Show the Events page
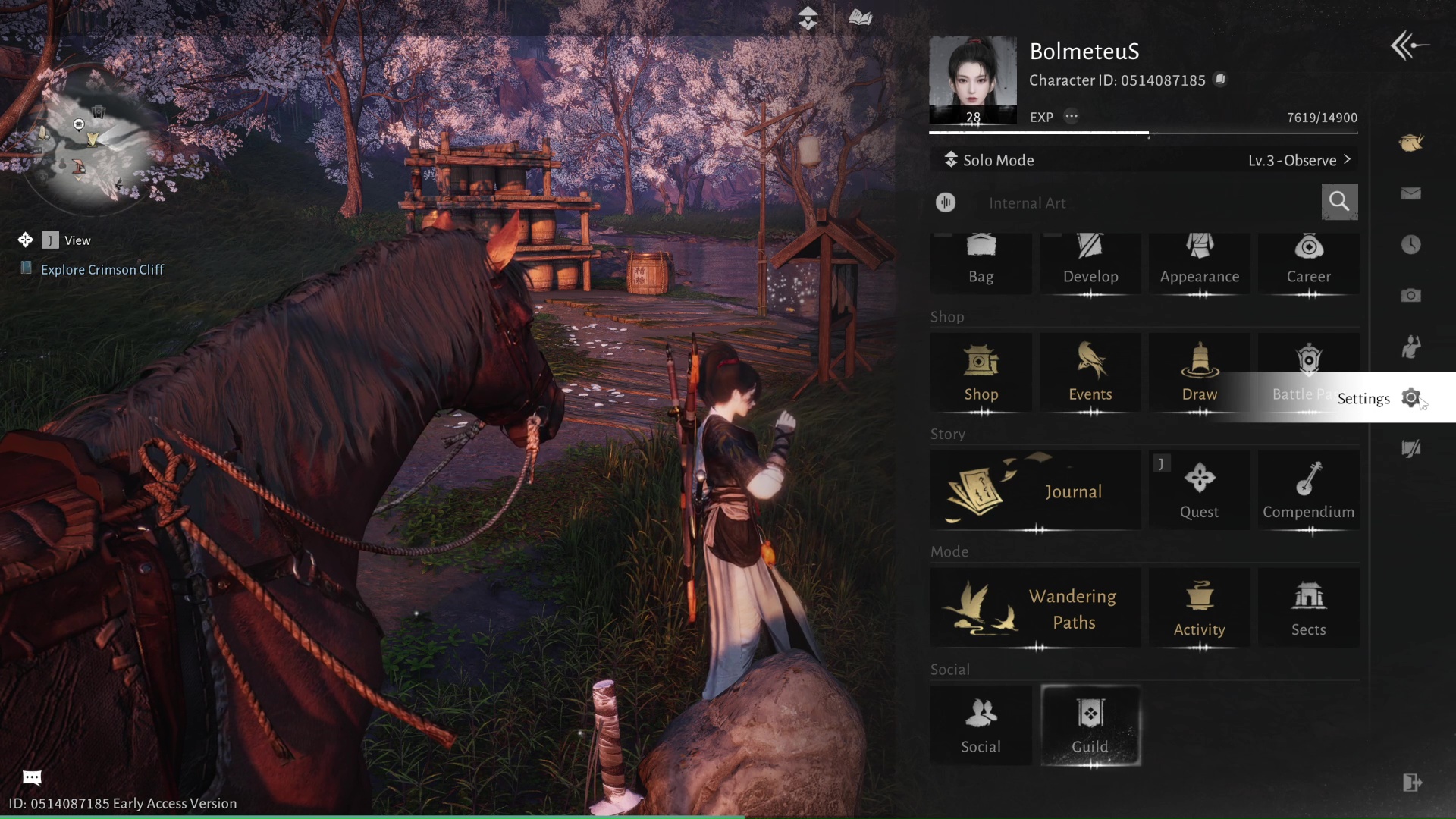1456x819 pixels. click(x=1090, y=373)
